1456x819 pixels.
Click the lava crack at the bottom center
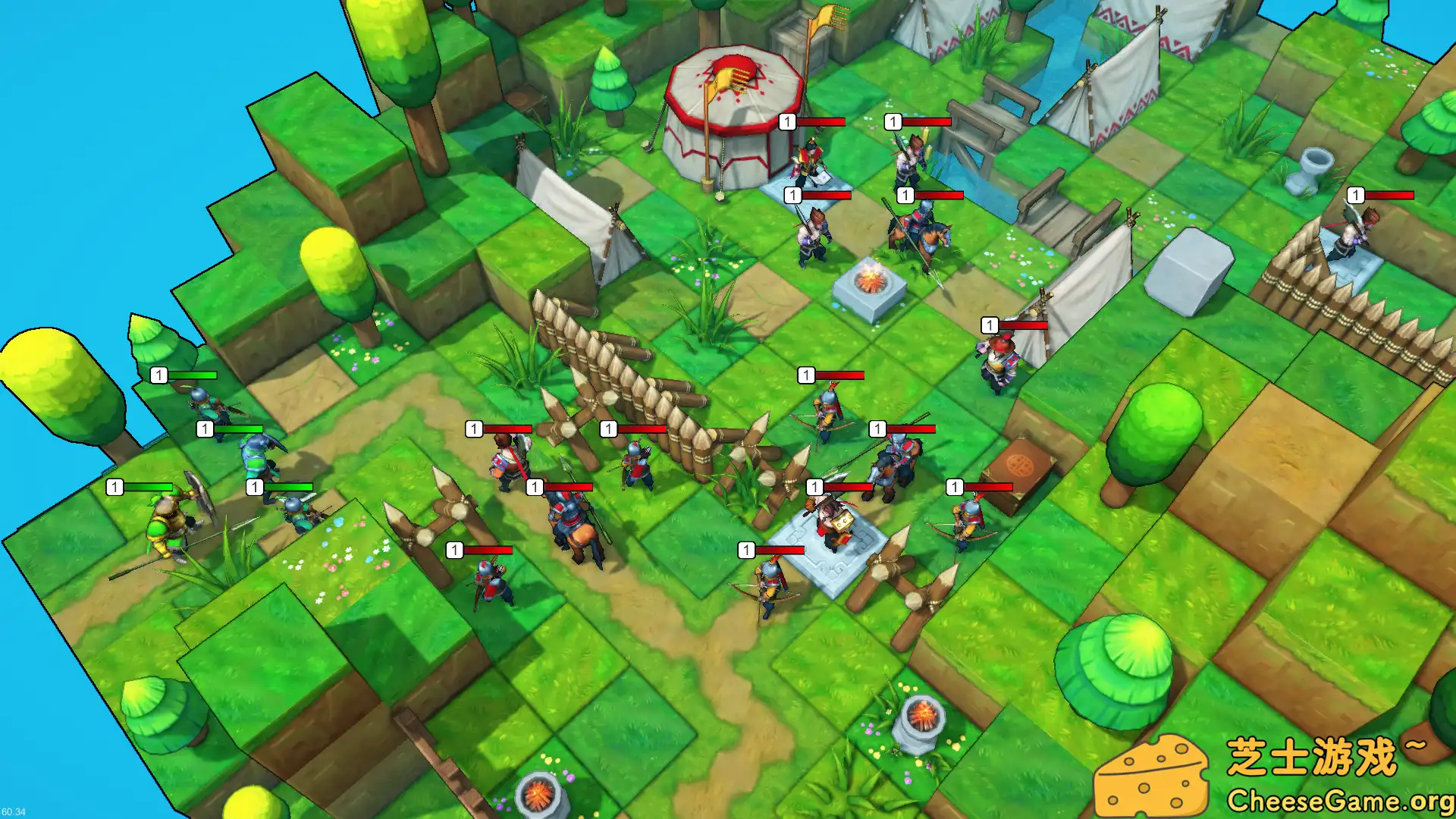coord(538,792)
